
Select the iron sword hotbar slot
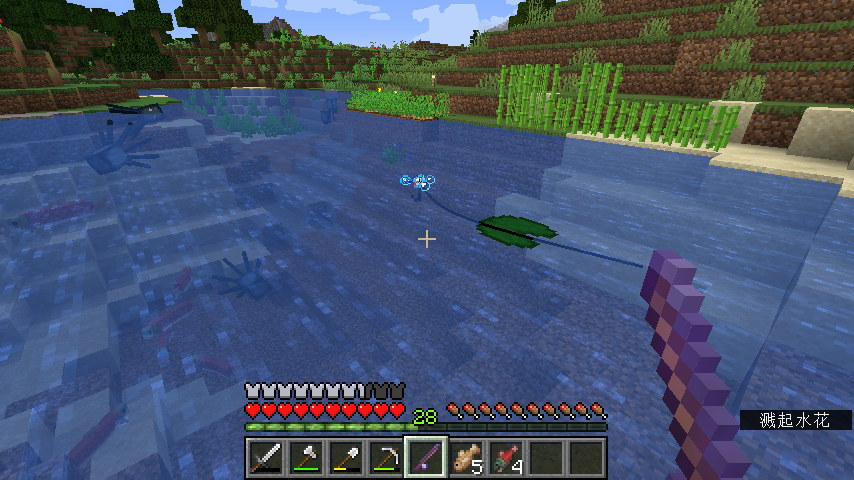[x=265, y=458]
